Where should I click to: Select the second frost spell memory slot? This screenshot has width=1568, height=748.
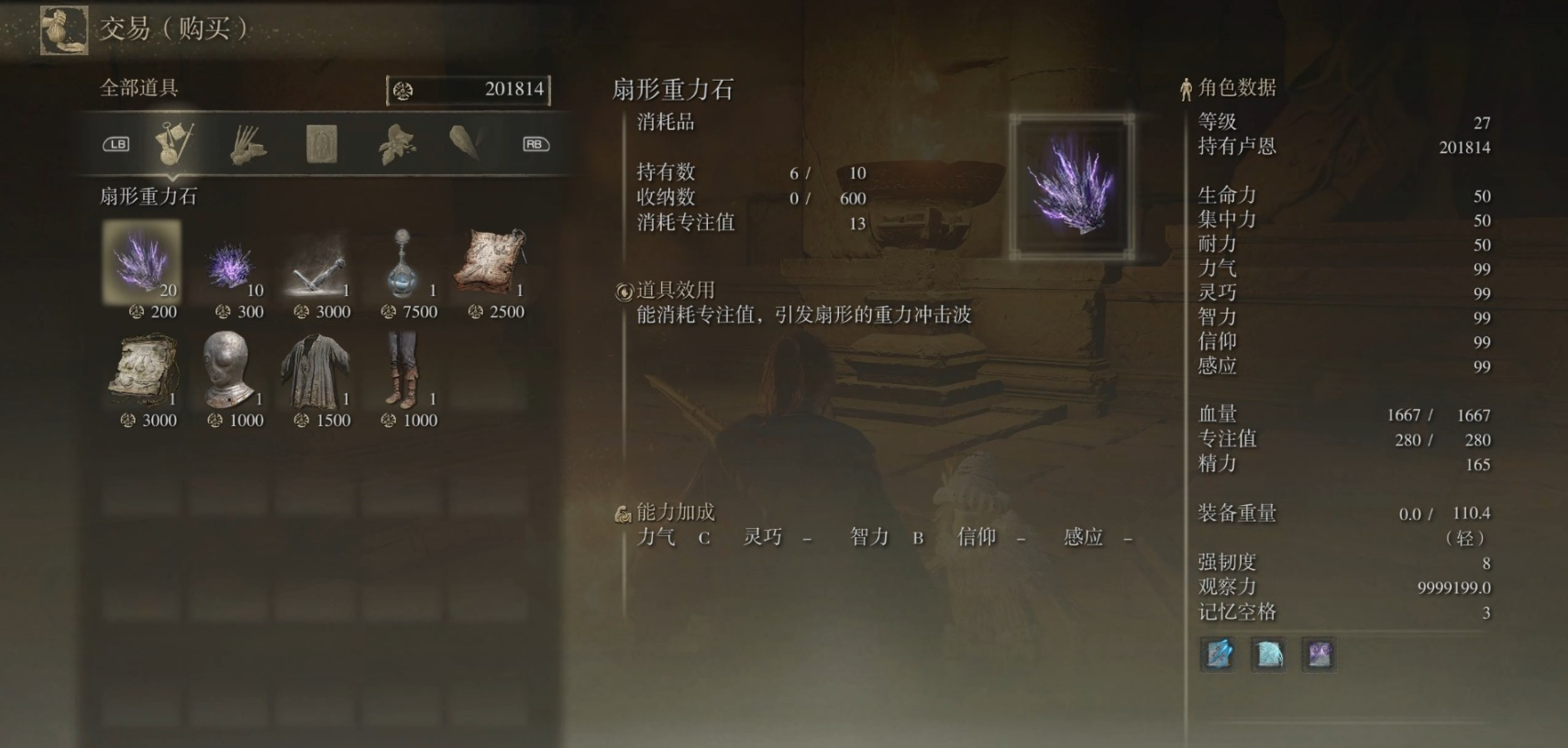click(x=1270, y=656)
